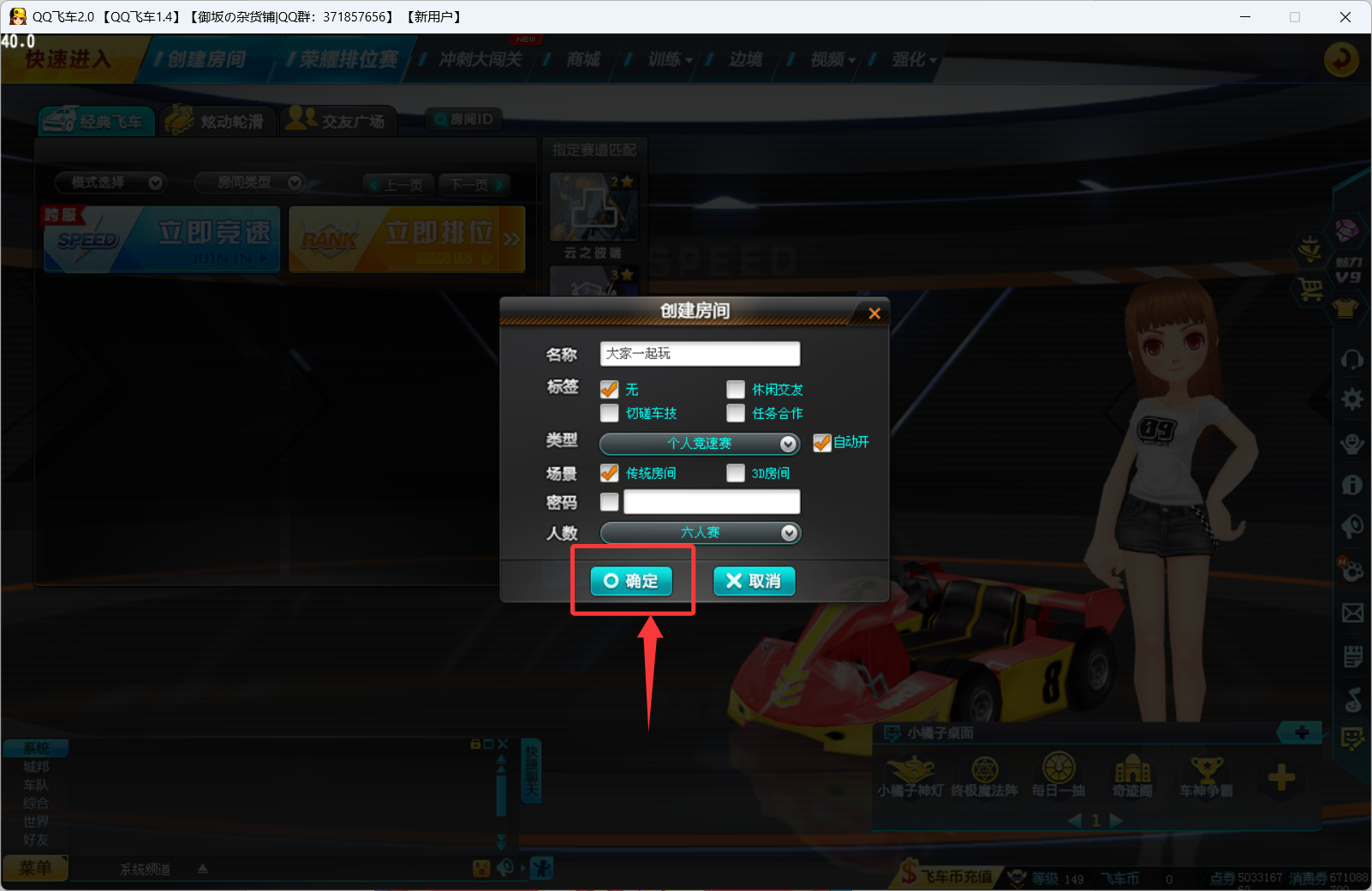Check the 休闲交友 tag
Viewport: 1372px width, 891px height.
pyautogui.click(x=736, y=390)
